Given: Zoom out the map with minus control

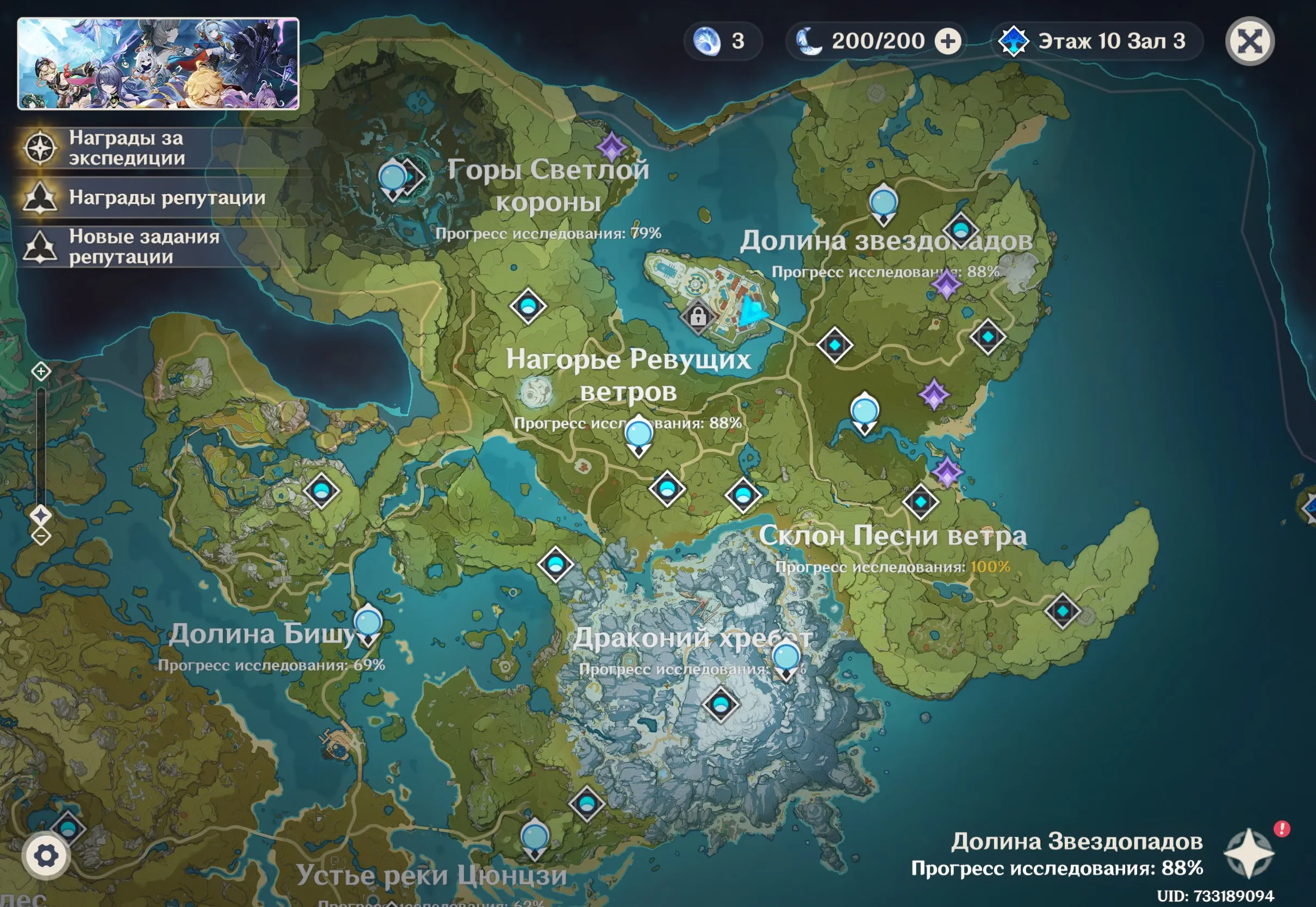Looking at the screenshot, I should click(41, 535).
